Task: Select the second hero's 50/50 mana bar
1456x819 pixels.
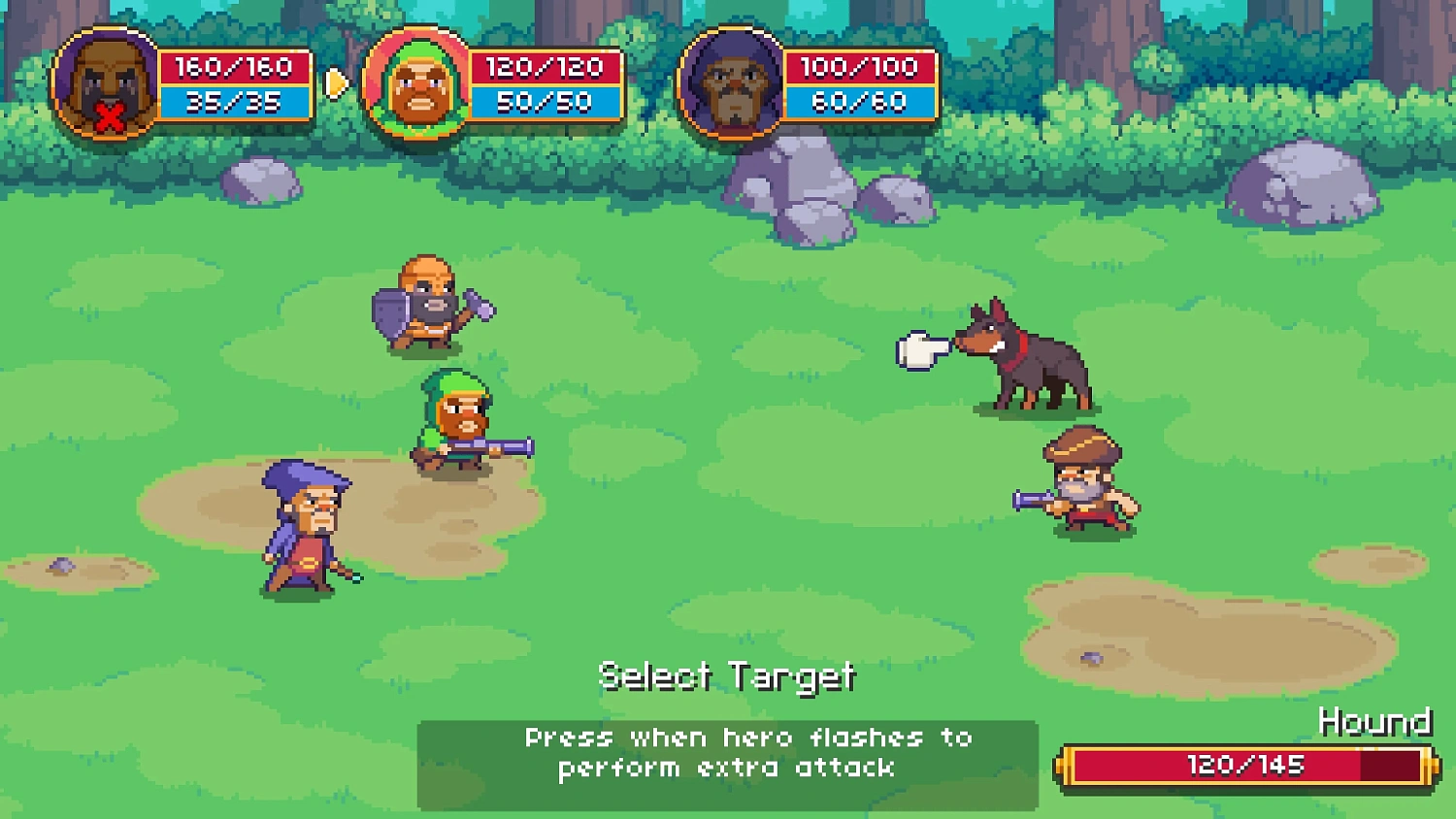Action: pyautogui.click(x=546, y=100)
